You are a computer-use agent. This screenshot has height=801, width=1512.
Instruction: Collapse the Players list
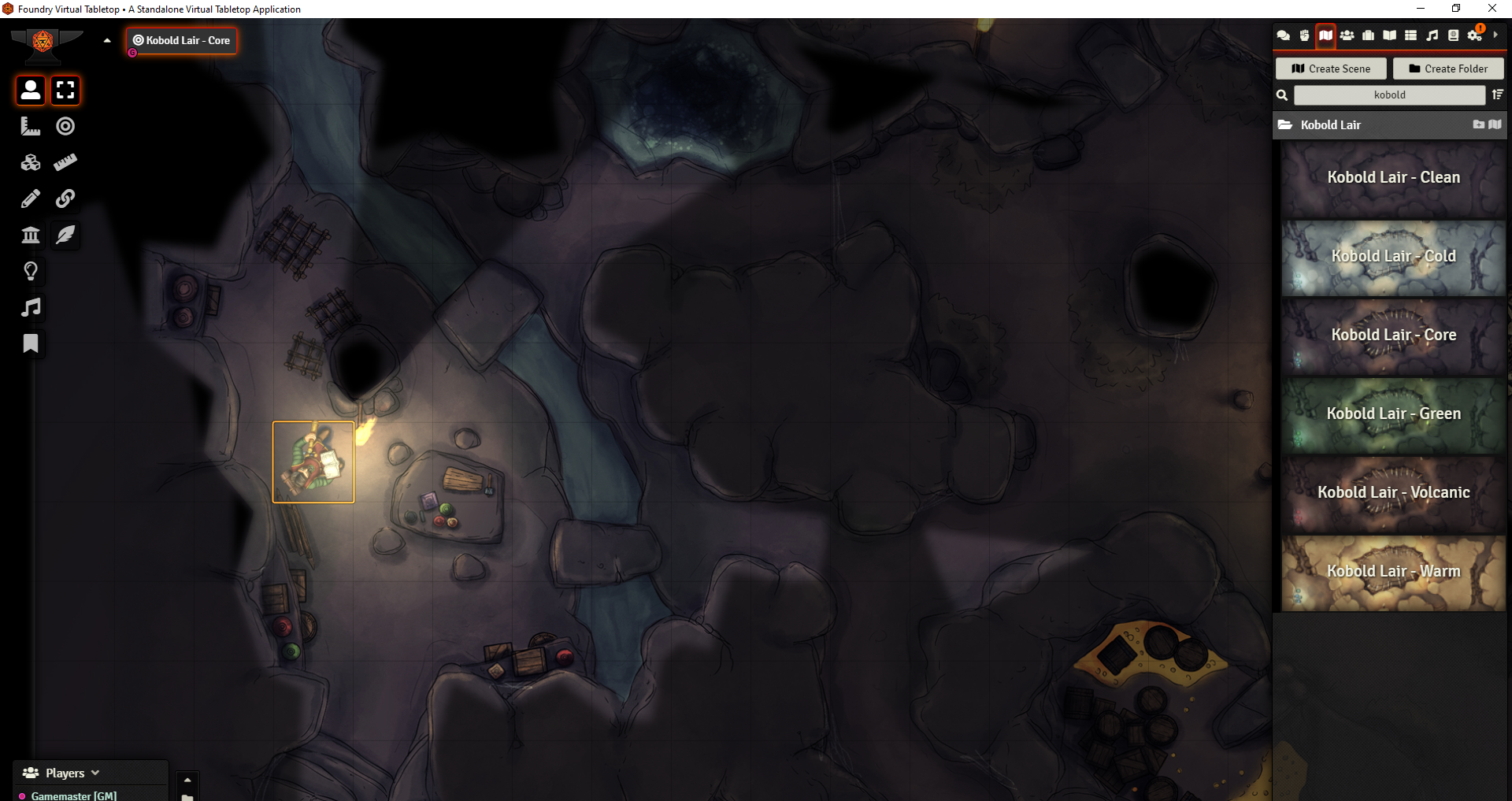(94, 773)
